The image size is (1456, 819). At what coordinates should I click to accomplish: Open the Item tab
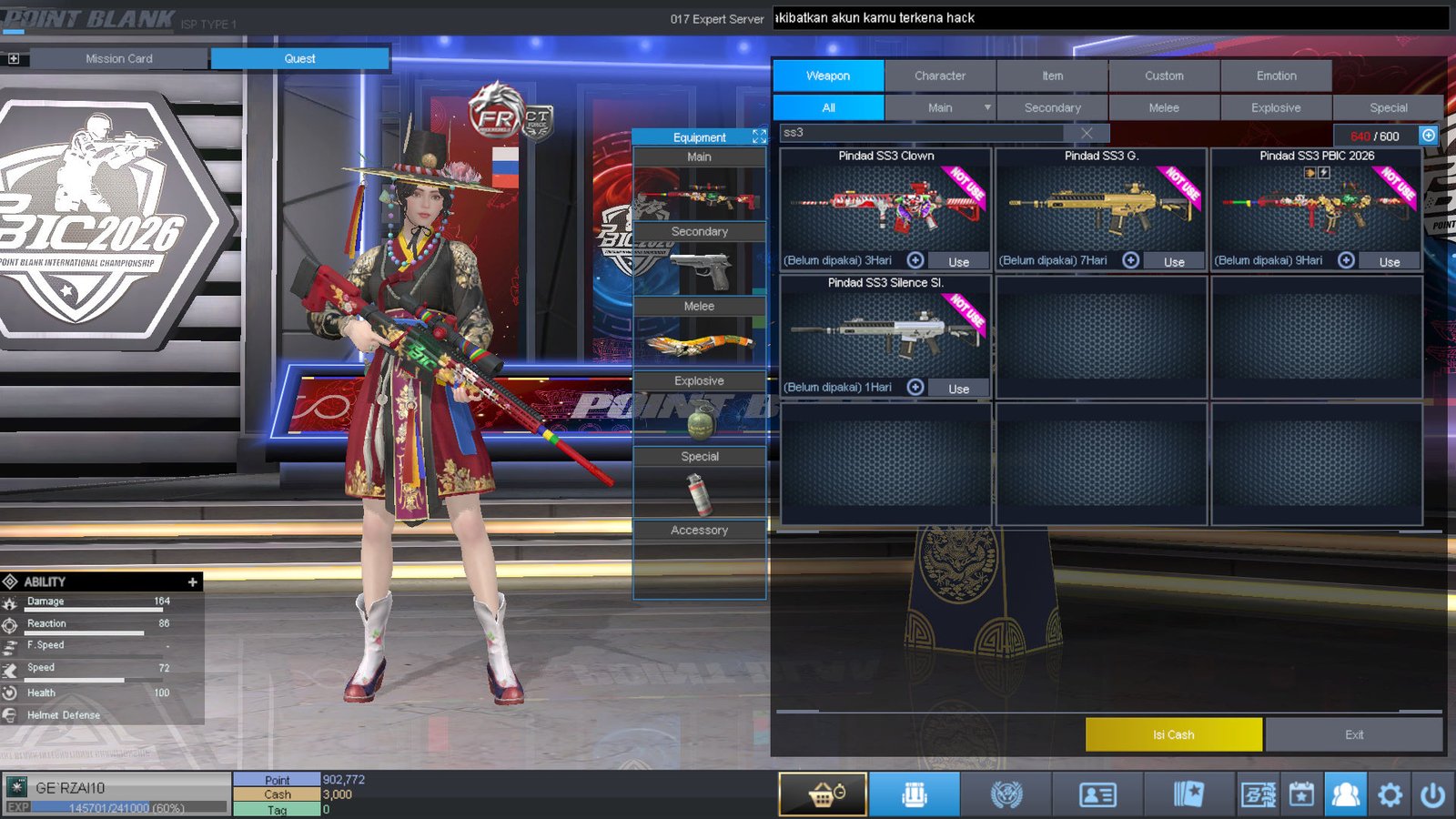[x=1052, y=76]
